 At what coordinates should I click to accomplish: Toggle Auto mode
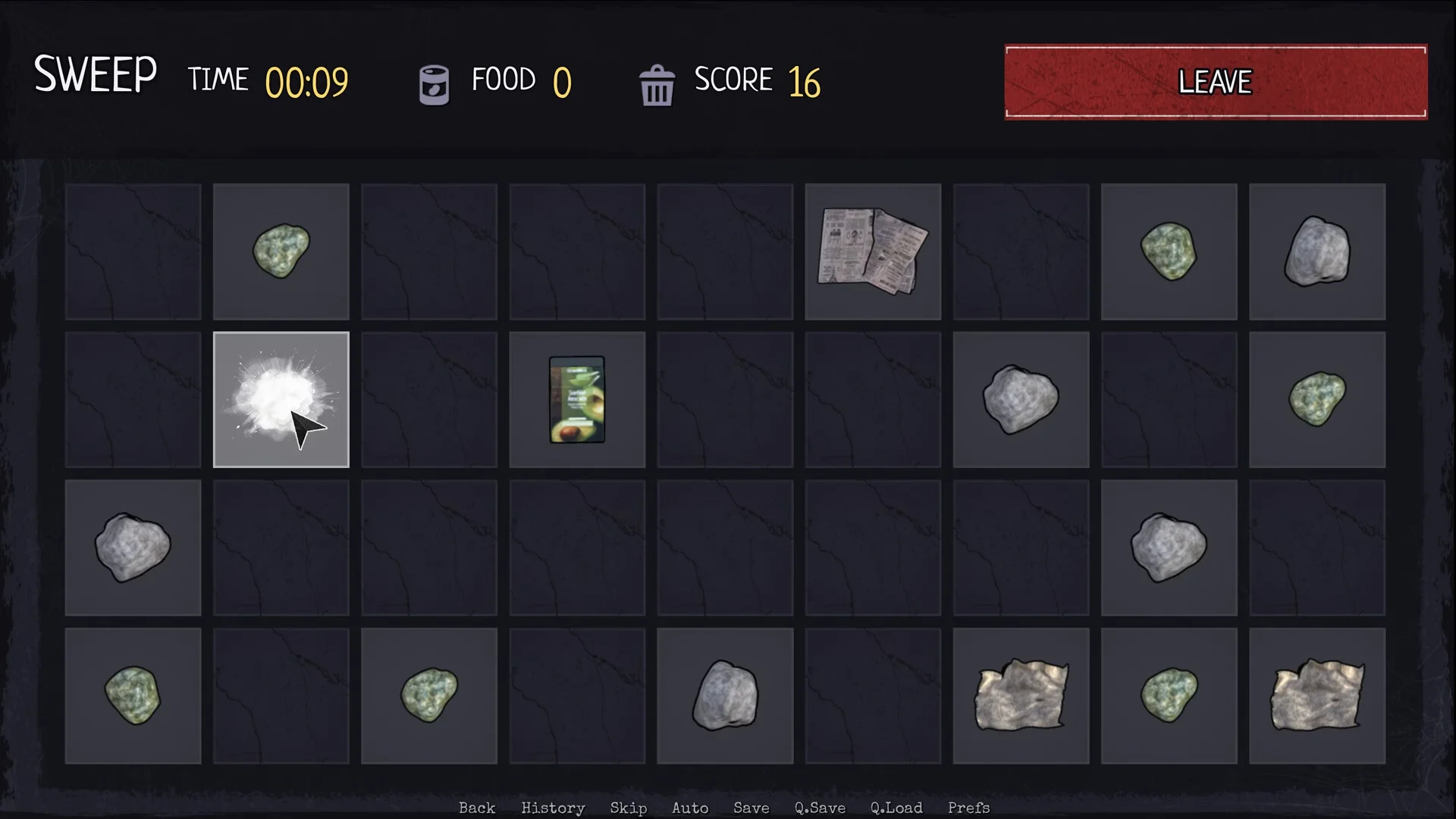[690, 808]
